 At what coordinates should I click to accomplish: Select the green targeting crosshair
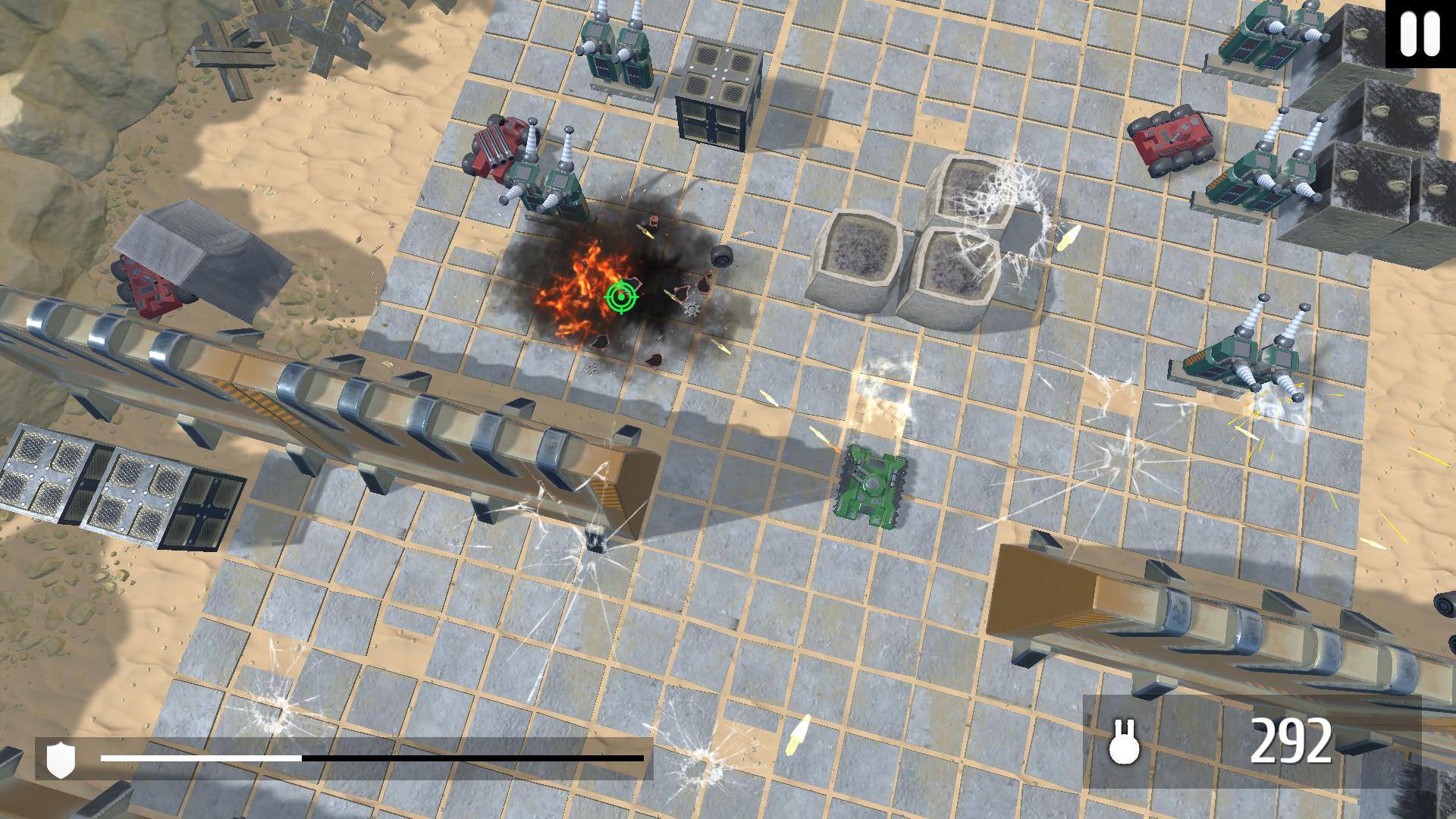pyautogui.click(x=621, y=298)
